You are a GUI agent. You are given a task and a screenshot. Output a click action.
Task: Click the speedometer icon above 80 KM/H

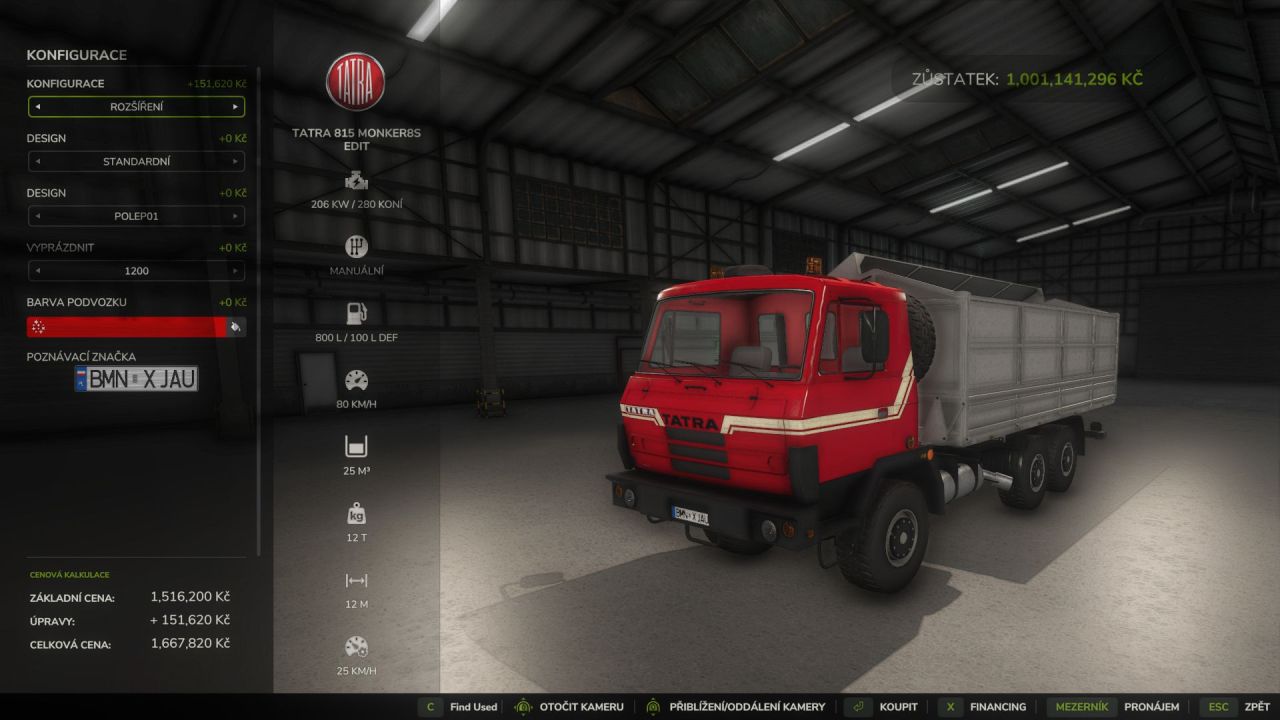(357, 381)
